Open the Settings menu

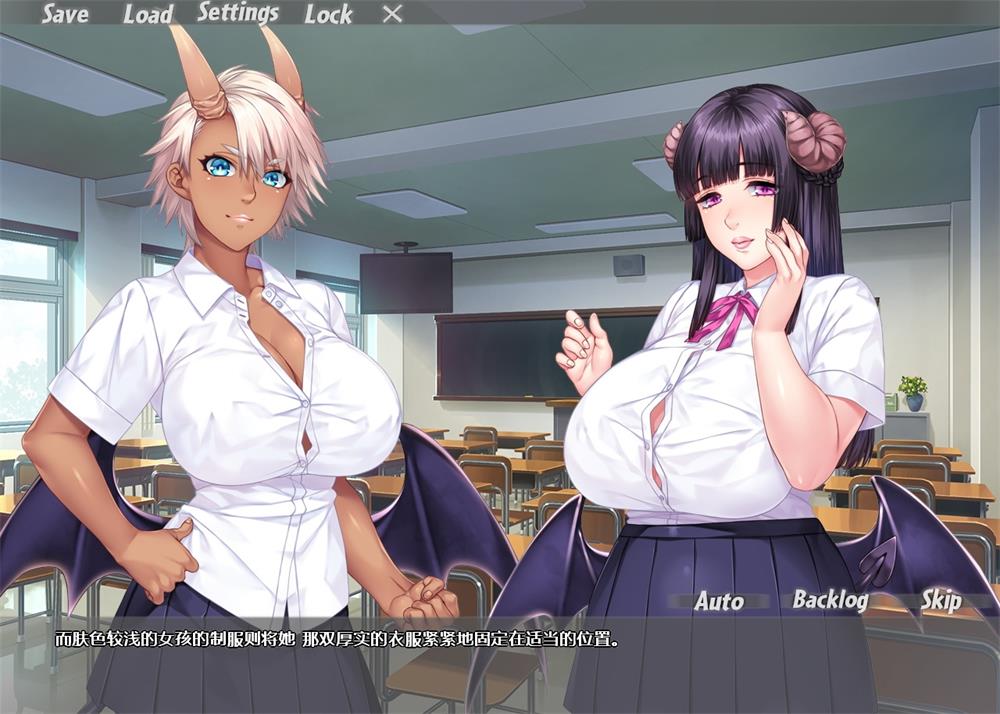click(x=238, y=13)
